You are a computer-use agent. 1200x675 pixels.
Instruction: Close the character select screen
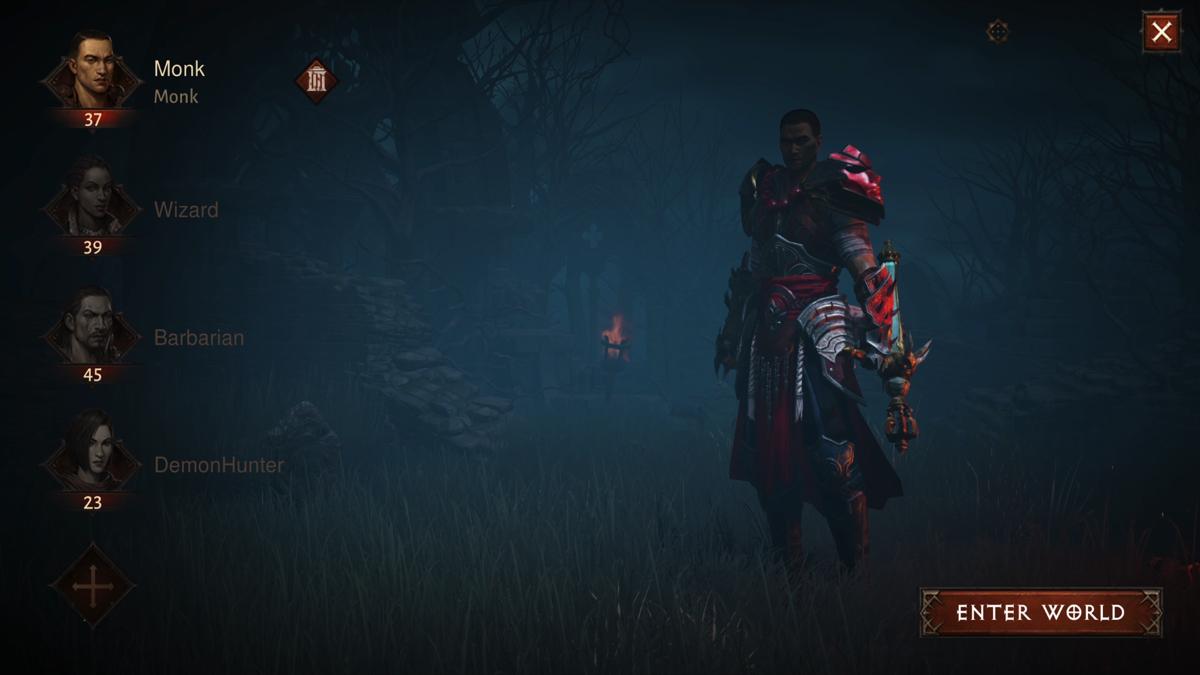[x=1161, y=32]
